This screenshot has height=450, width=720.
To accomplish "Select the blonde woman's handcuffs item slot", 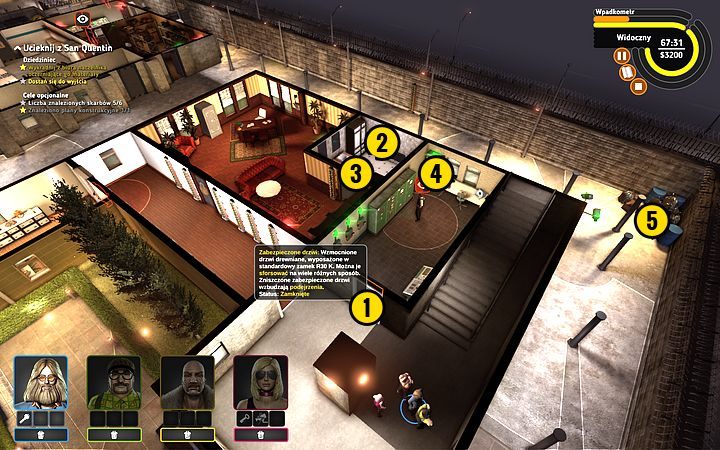I will 260,418.
